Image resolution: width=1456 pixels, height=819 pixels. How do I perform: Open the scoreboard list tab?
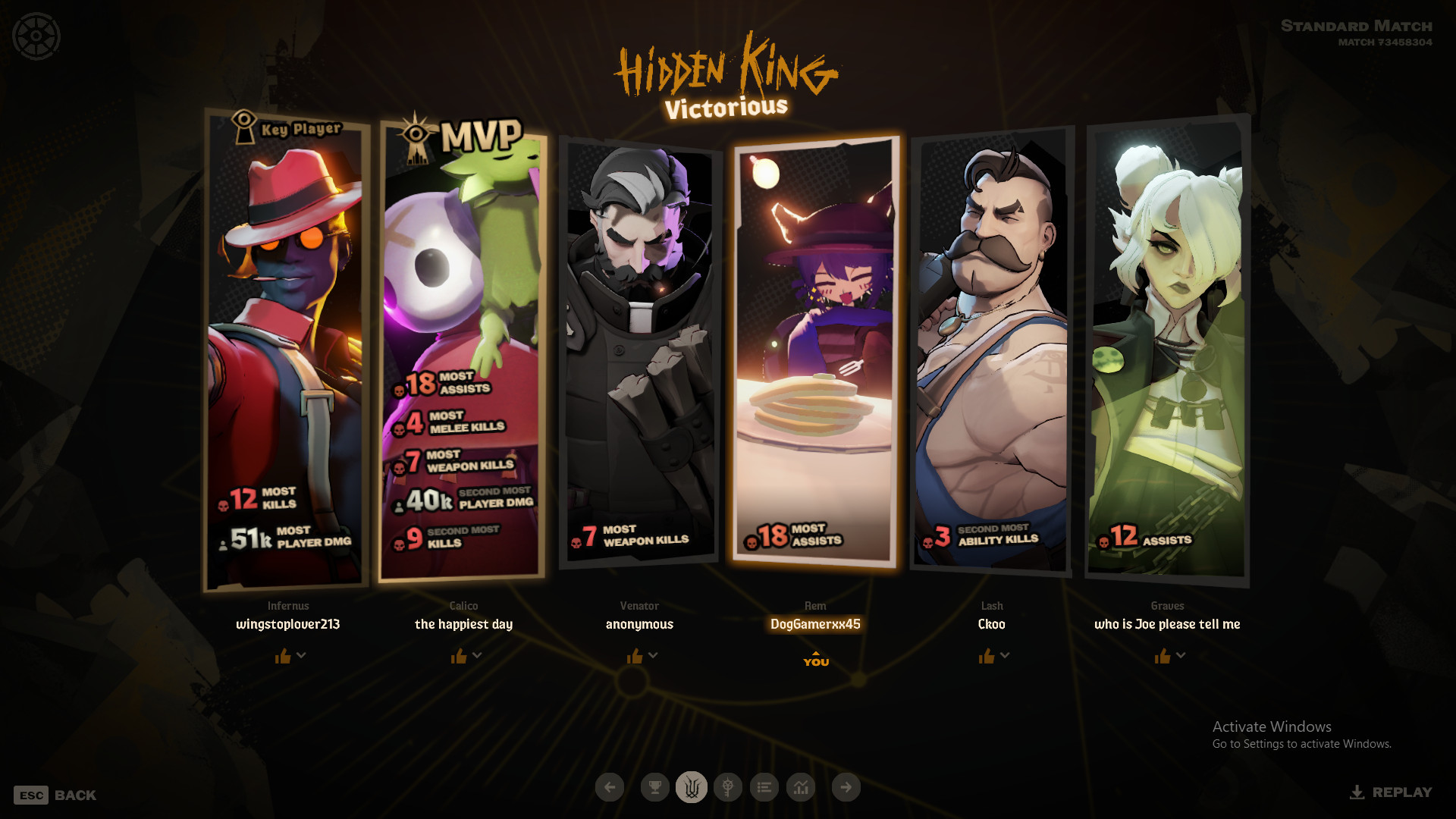pos(764,787)
